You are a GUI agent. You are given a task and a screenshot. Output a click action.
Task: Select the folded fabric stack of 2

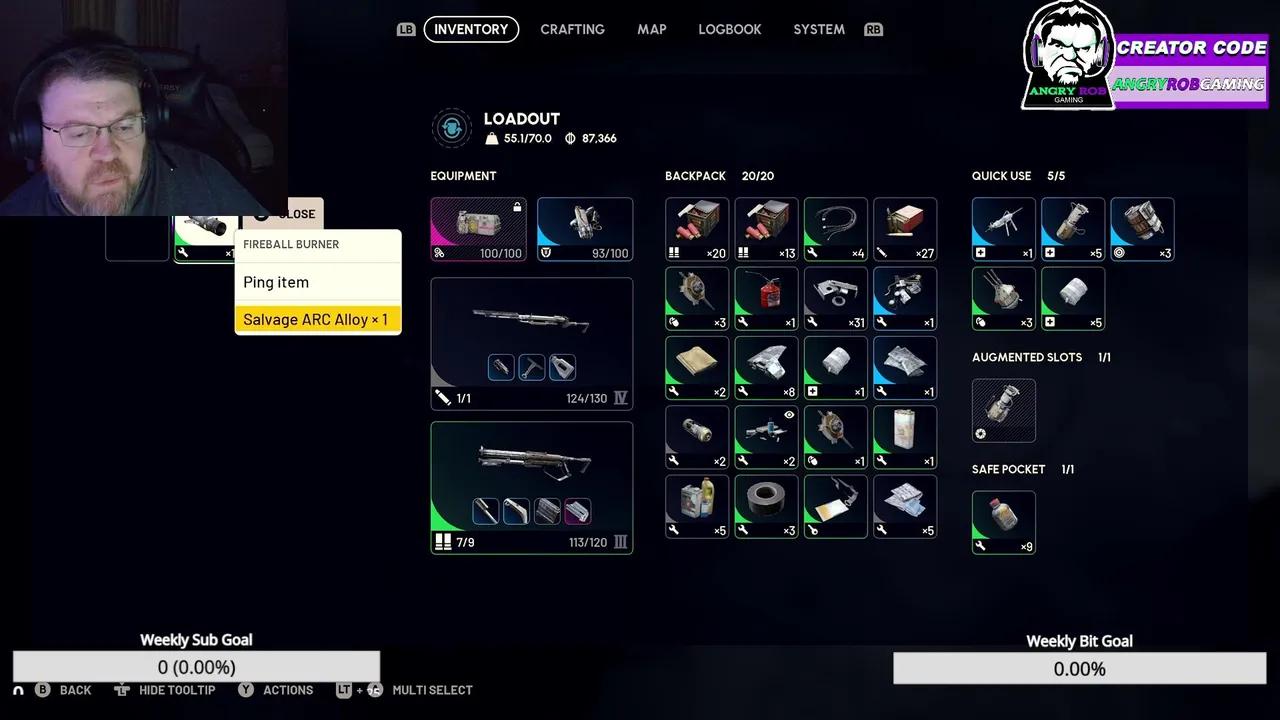(x=697, y=367)
